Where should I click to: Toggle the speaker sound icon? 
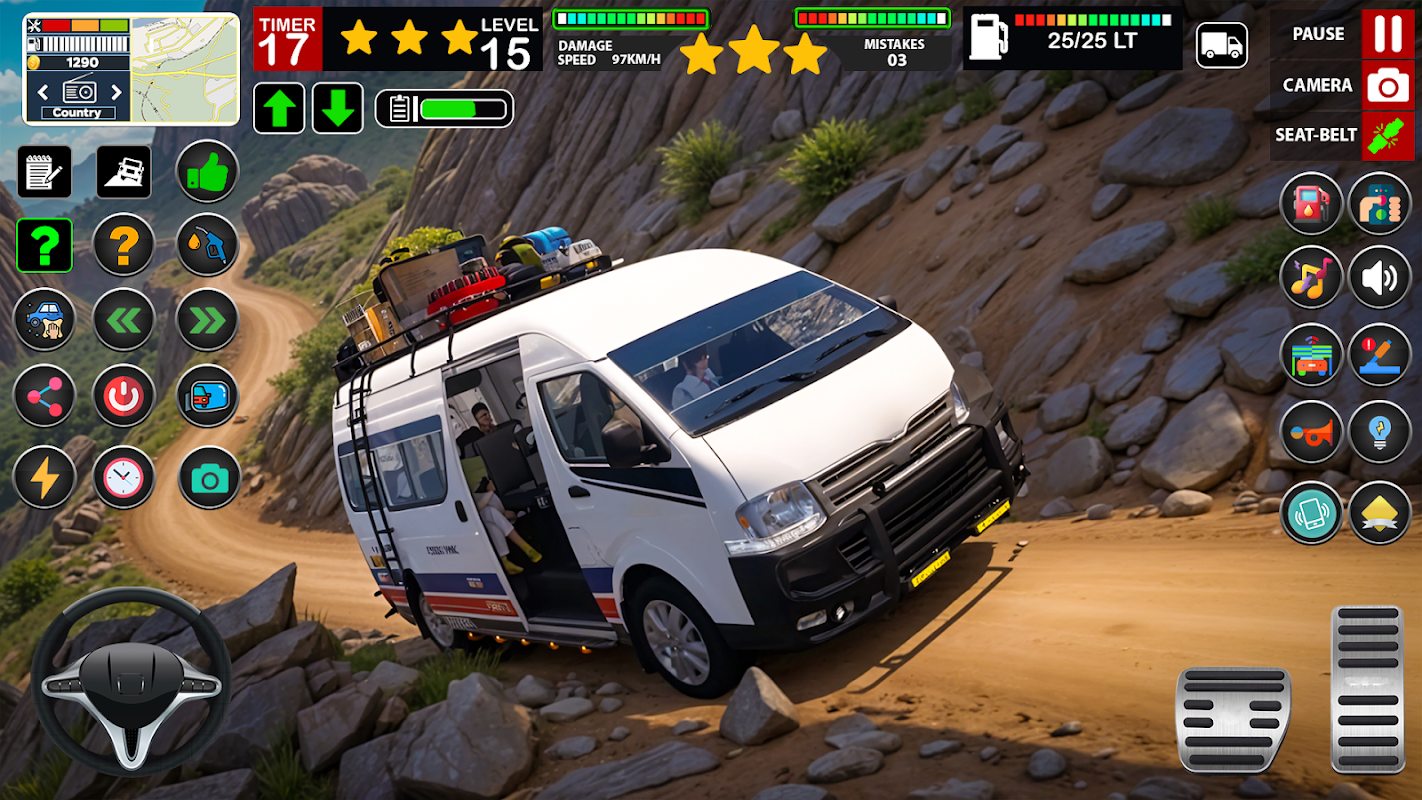(x=1379, y=277)
